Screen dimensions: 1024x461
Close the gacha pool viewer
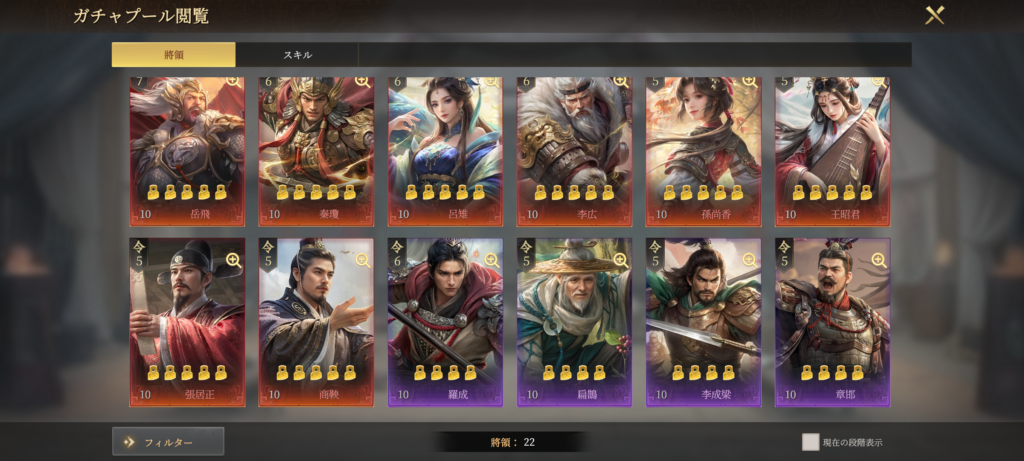[934, 16]
